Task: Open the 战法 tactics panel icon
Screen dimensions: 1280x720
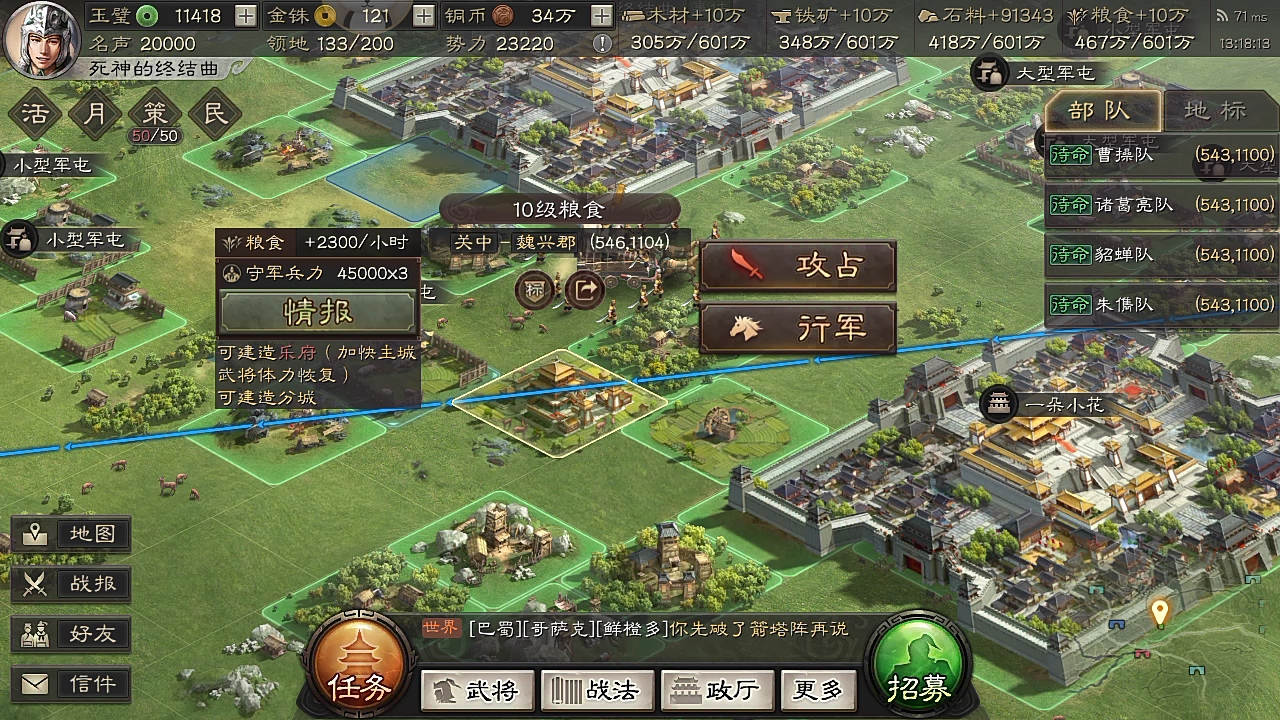Action: [597, 690]
